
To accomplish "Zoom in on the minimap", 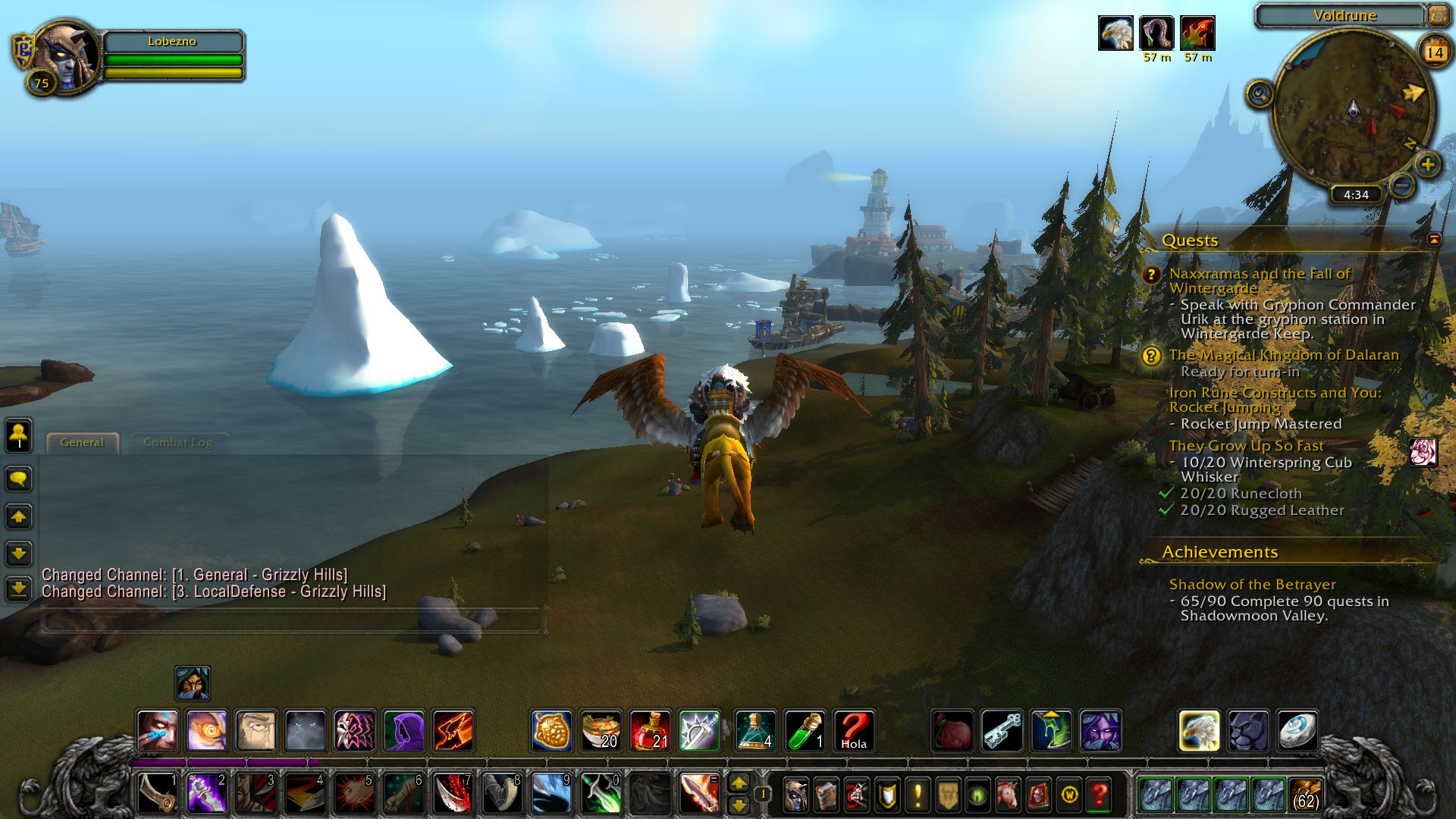I will [1427, 165].
